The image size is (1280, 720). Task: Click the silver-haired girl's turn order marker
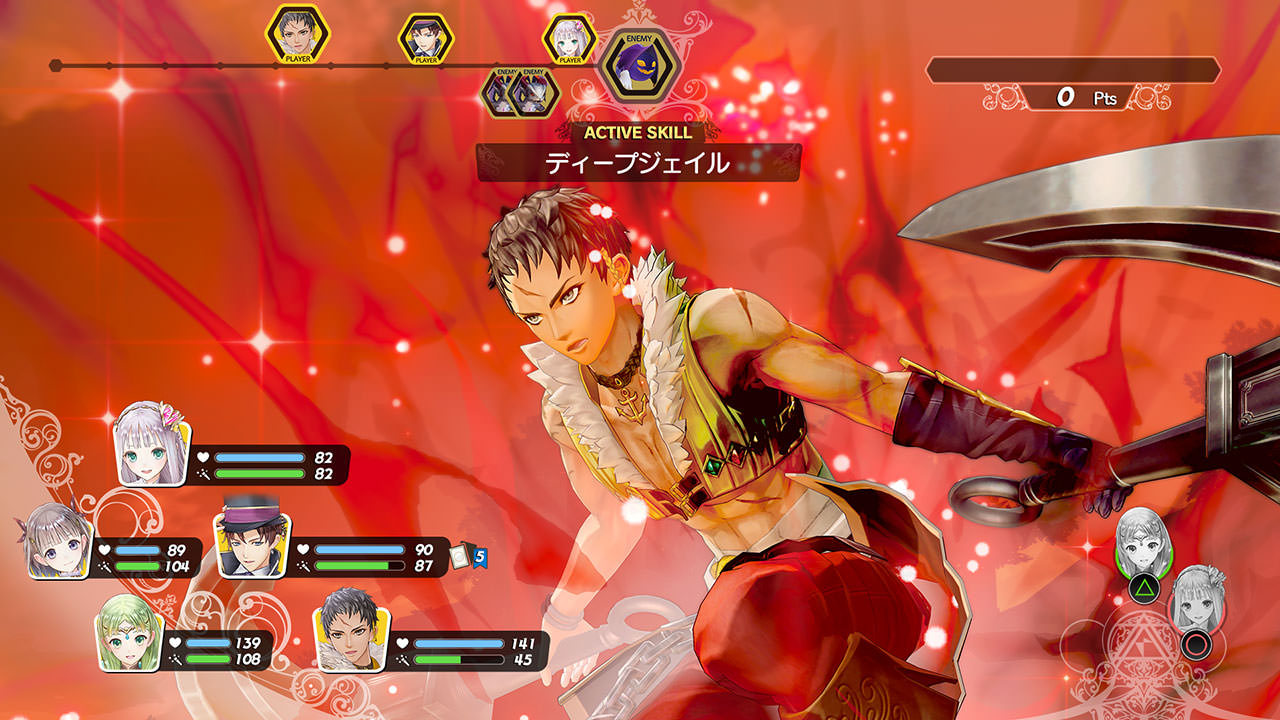pos(569,38)
